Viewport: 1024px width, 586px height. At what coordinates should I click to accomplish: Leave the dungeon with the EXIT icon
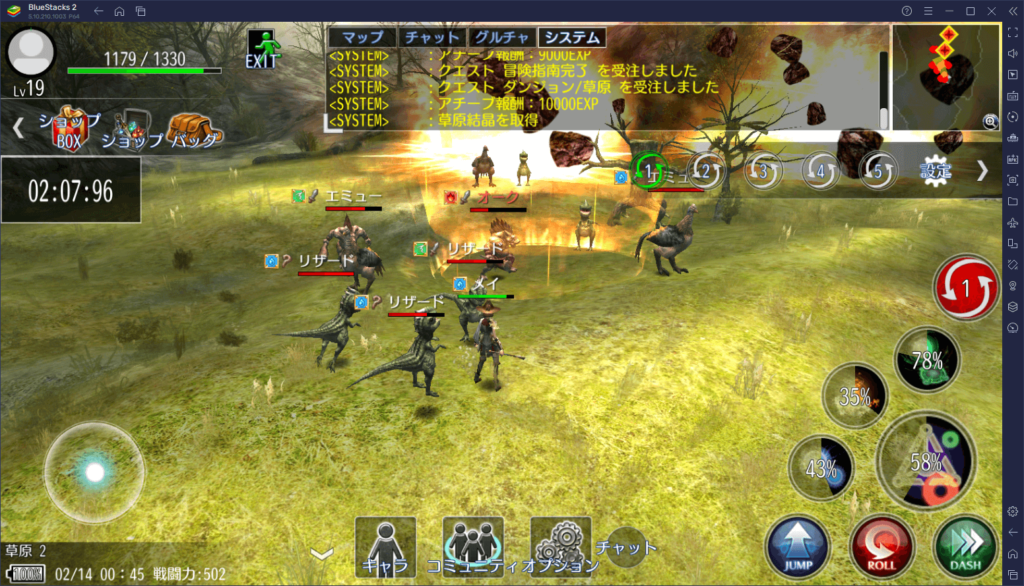click(266, 49)
